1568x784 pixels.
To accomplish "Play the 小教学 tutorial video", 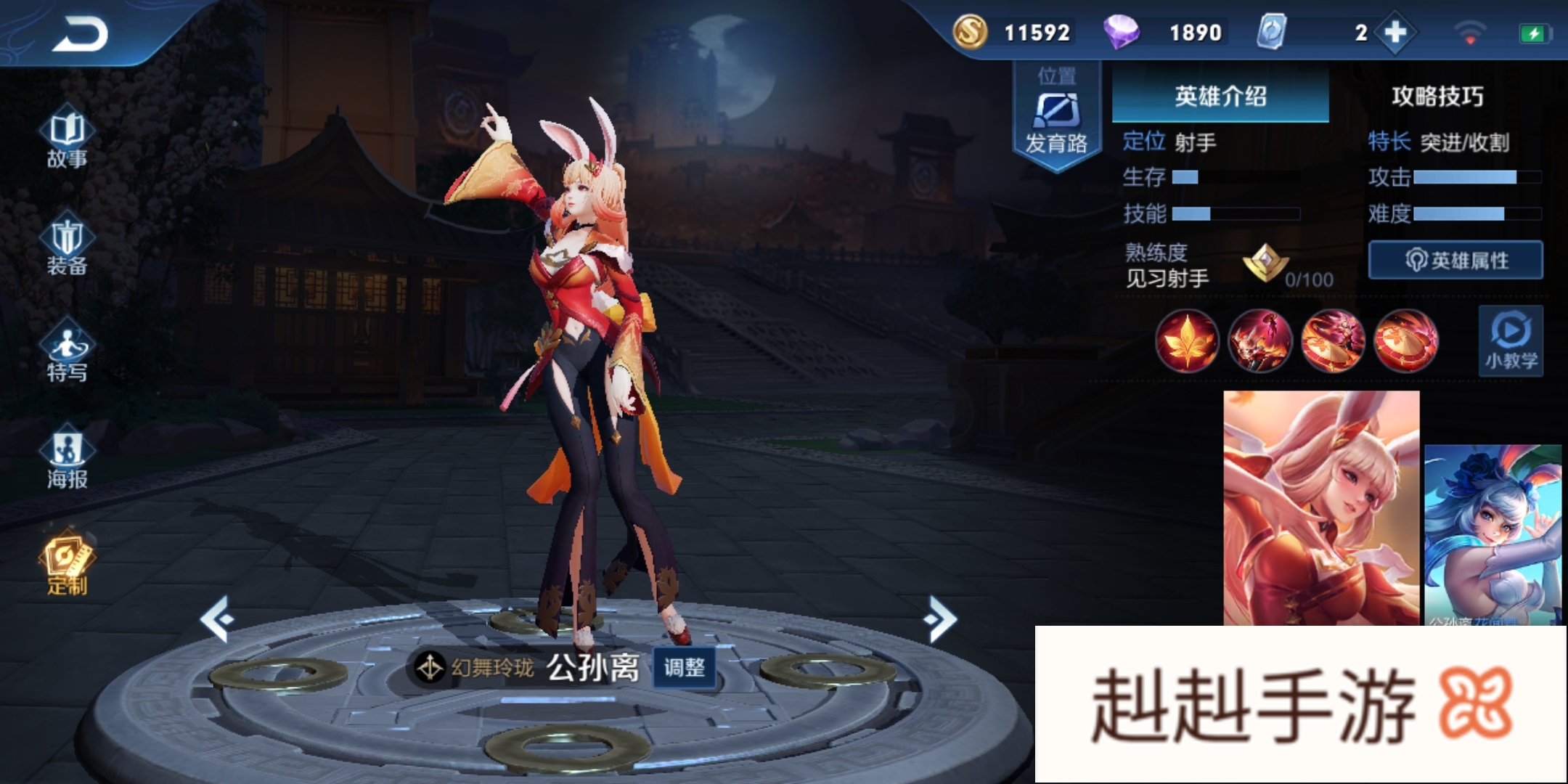I will coord(1511,341).
